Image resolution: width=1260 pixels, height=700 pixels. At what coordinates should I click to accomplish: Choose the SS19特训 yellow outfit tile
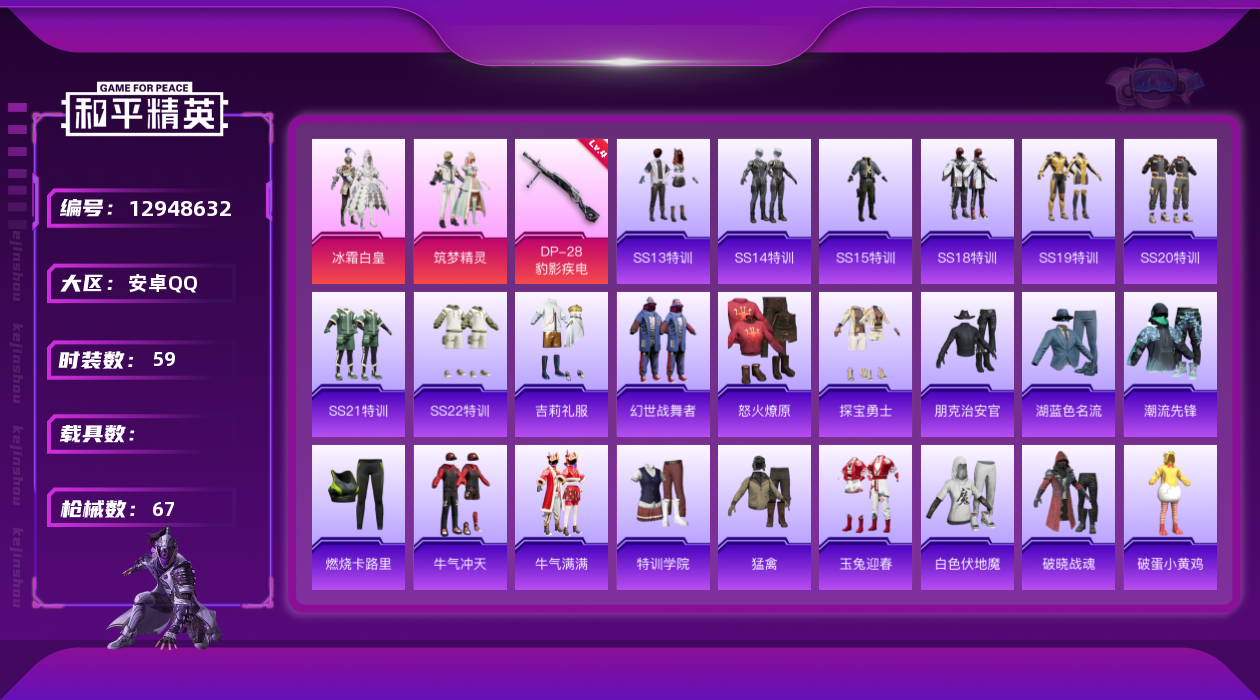pos(1068,210)
